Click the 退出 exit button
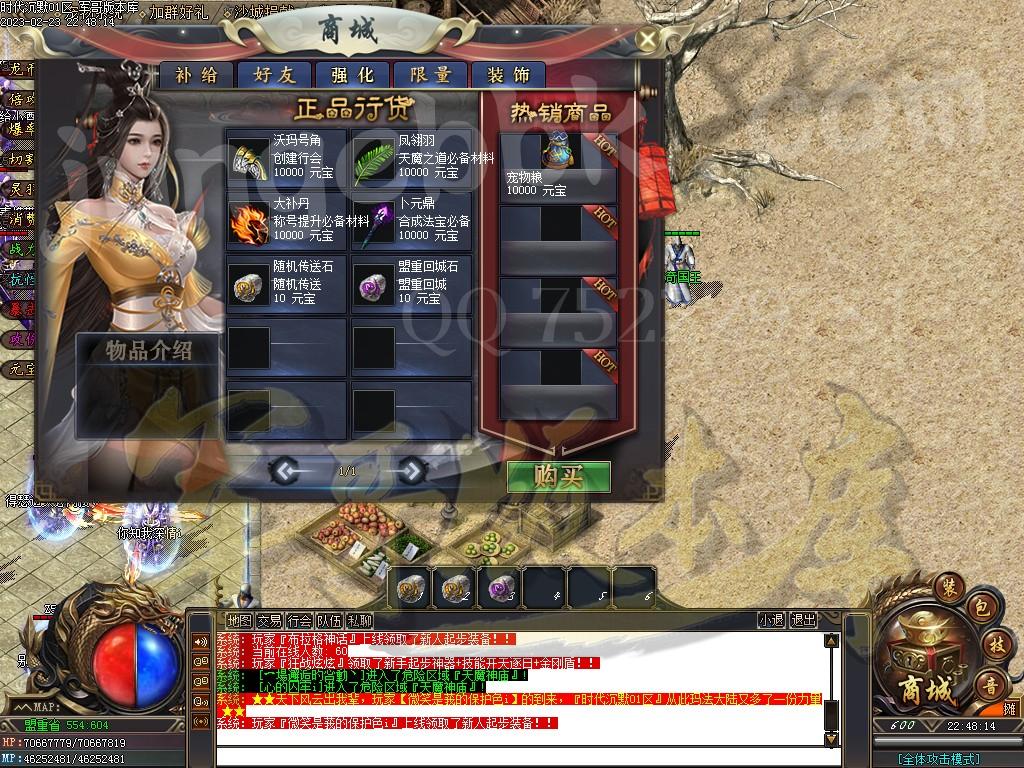 point(803,621)
